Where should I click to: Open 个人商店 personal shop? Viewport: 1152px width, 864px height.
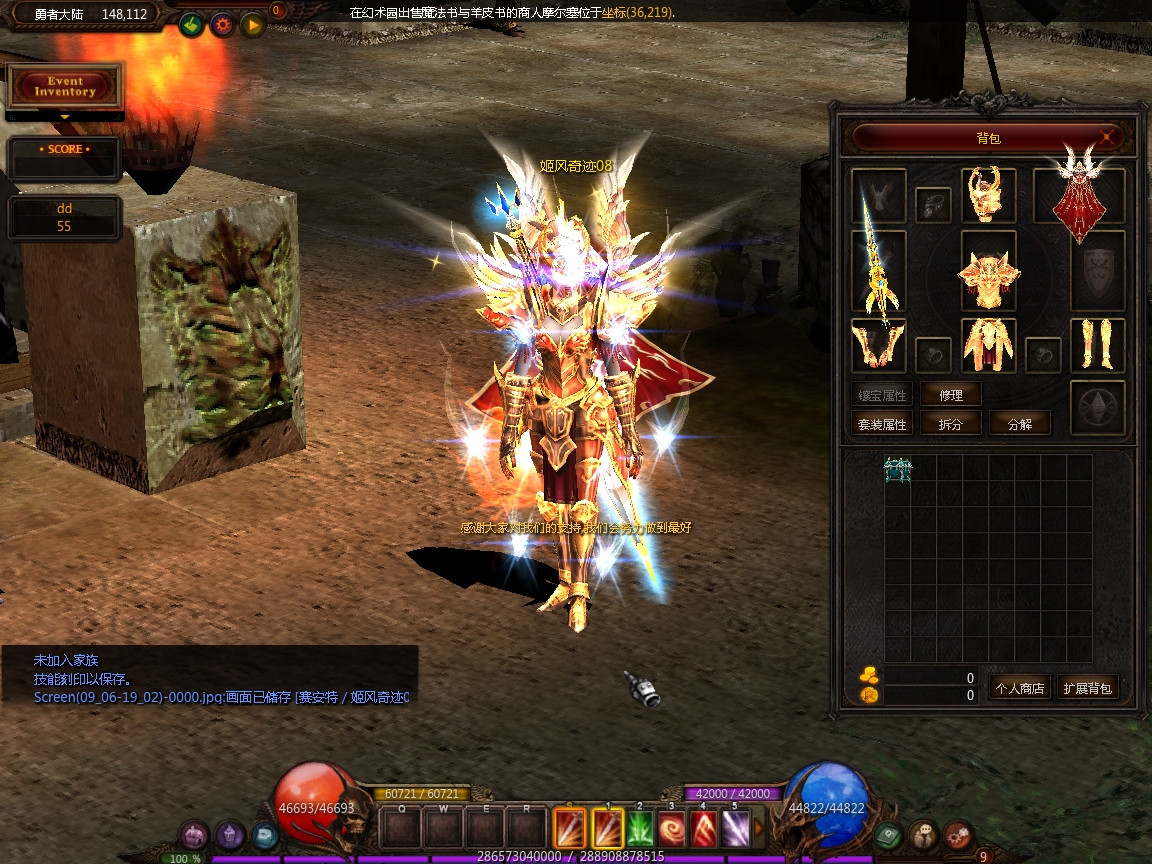click(1019, 688)
